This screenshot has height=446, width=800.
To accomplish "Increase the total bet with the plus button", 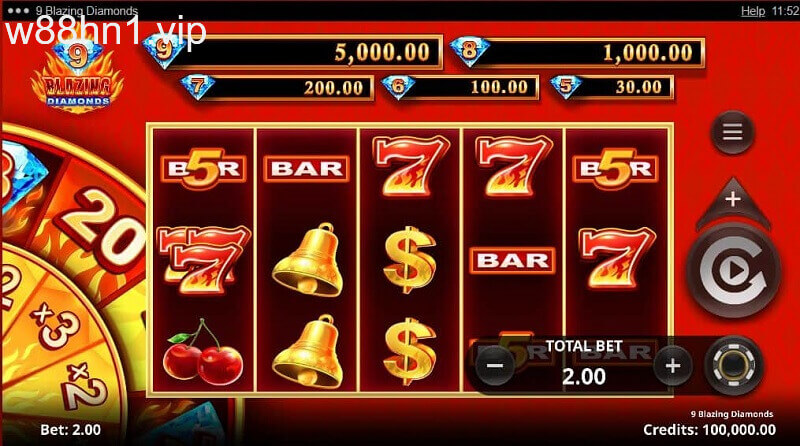I will point(673,364).
